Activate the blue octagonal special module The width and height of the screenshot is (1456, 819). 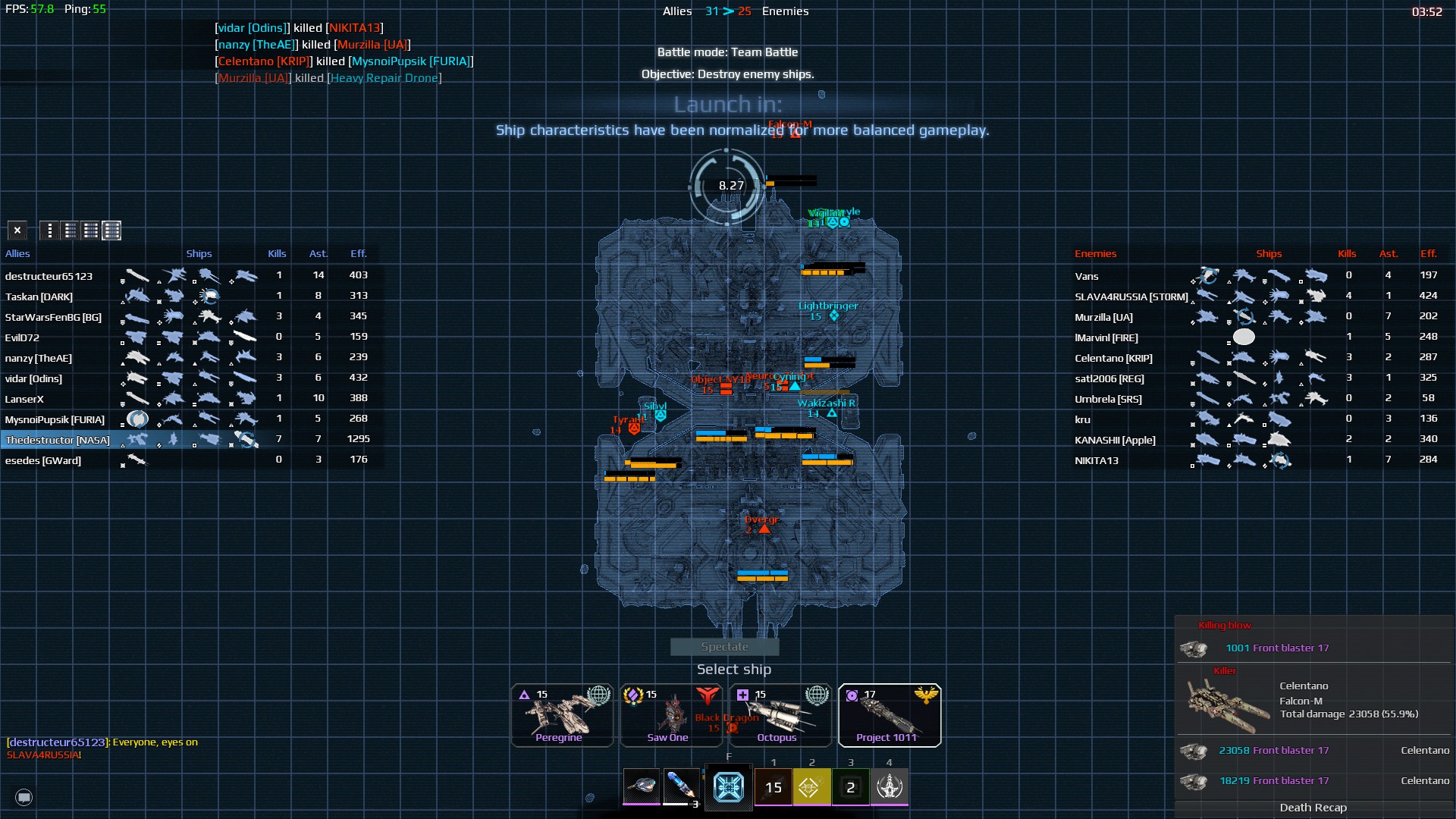728,787
